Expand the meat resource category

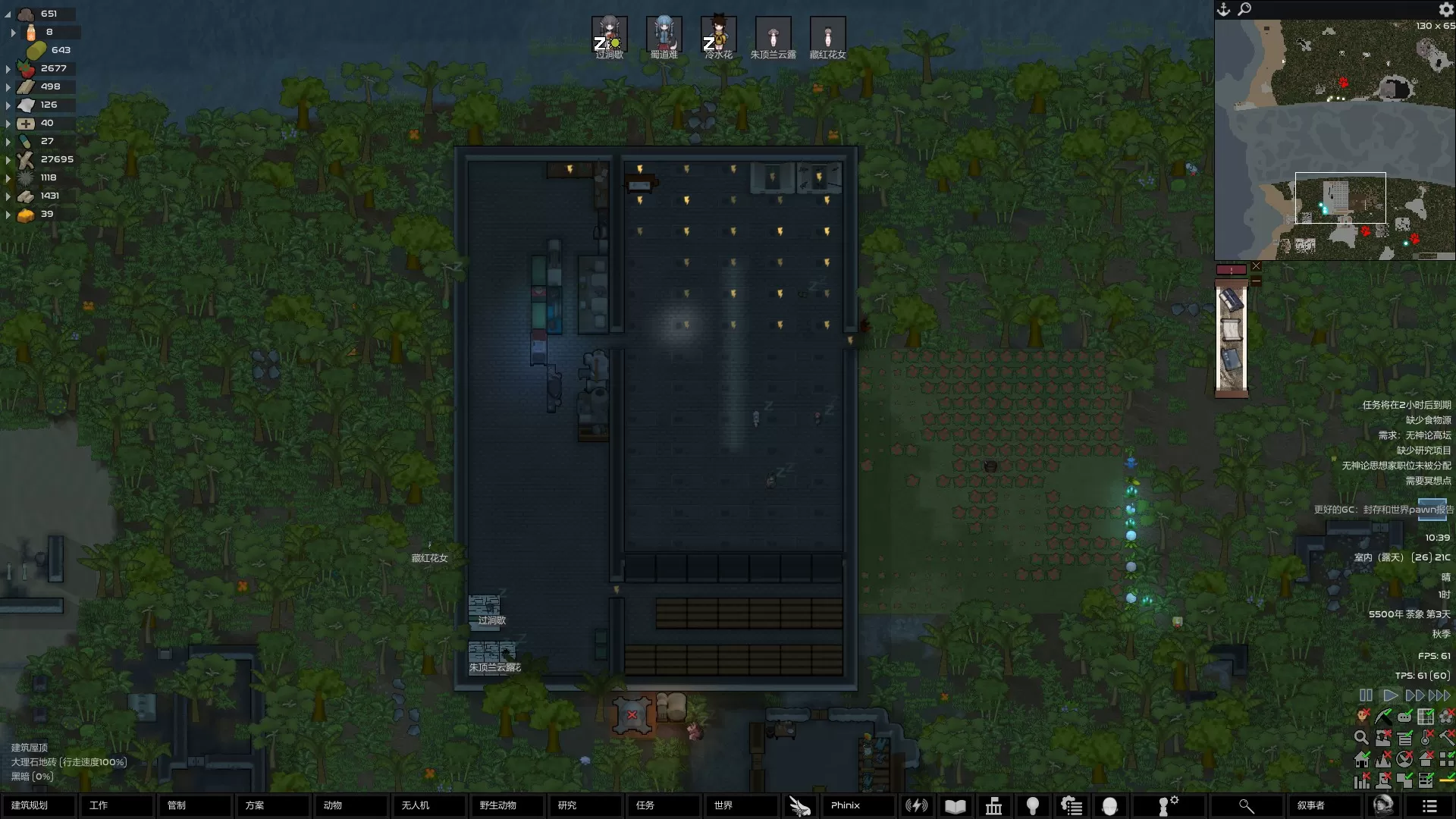click(x=8, y=68)
